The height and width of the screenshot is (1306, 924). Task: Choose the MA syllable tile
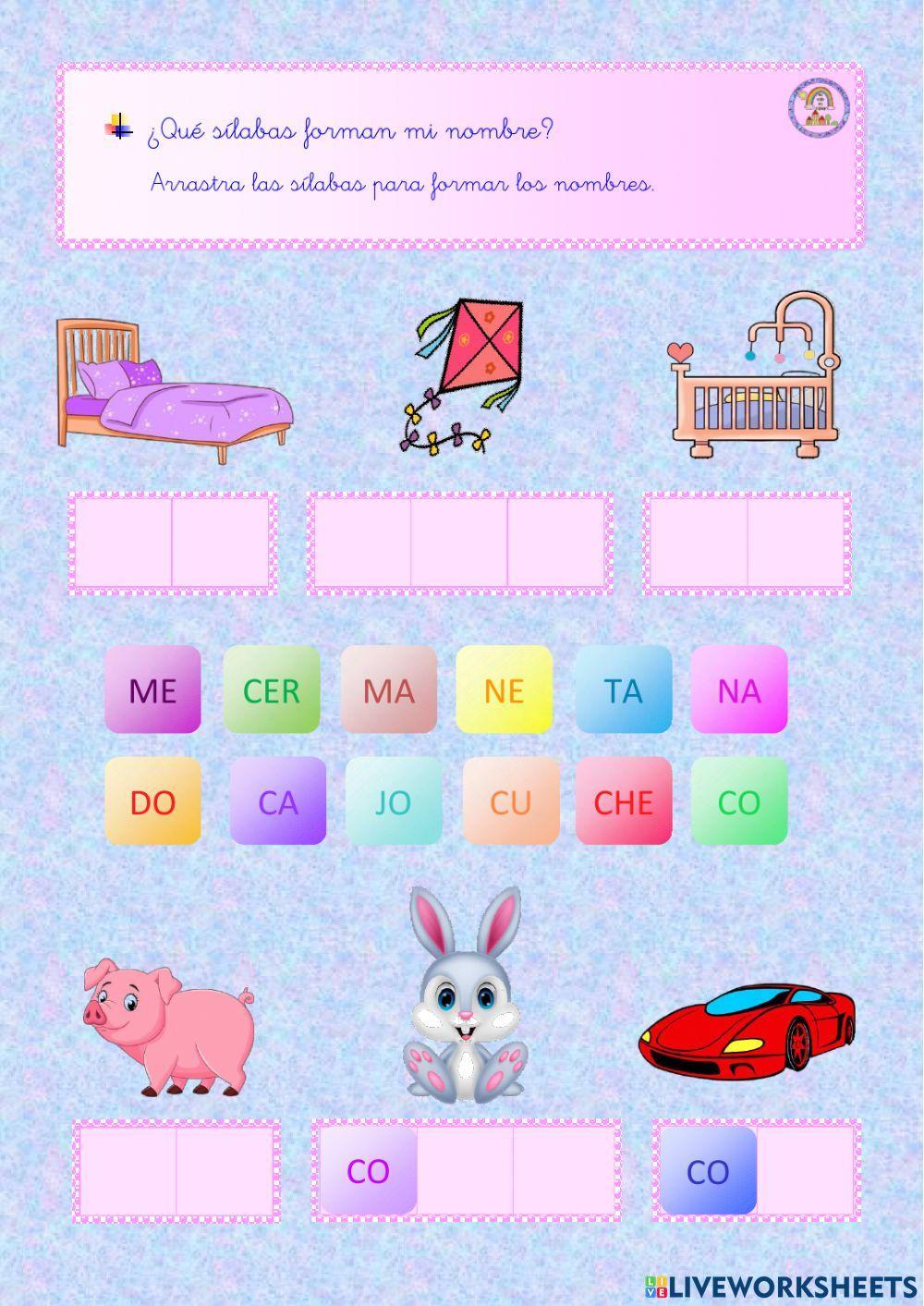pos(388,690)
